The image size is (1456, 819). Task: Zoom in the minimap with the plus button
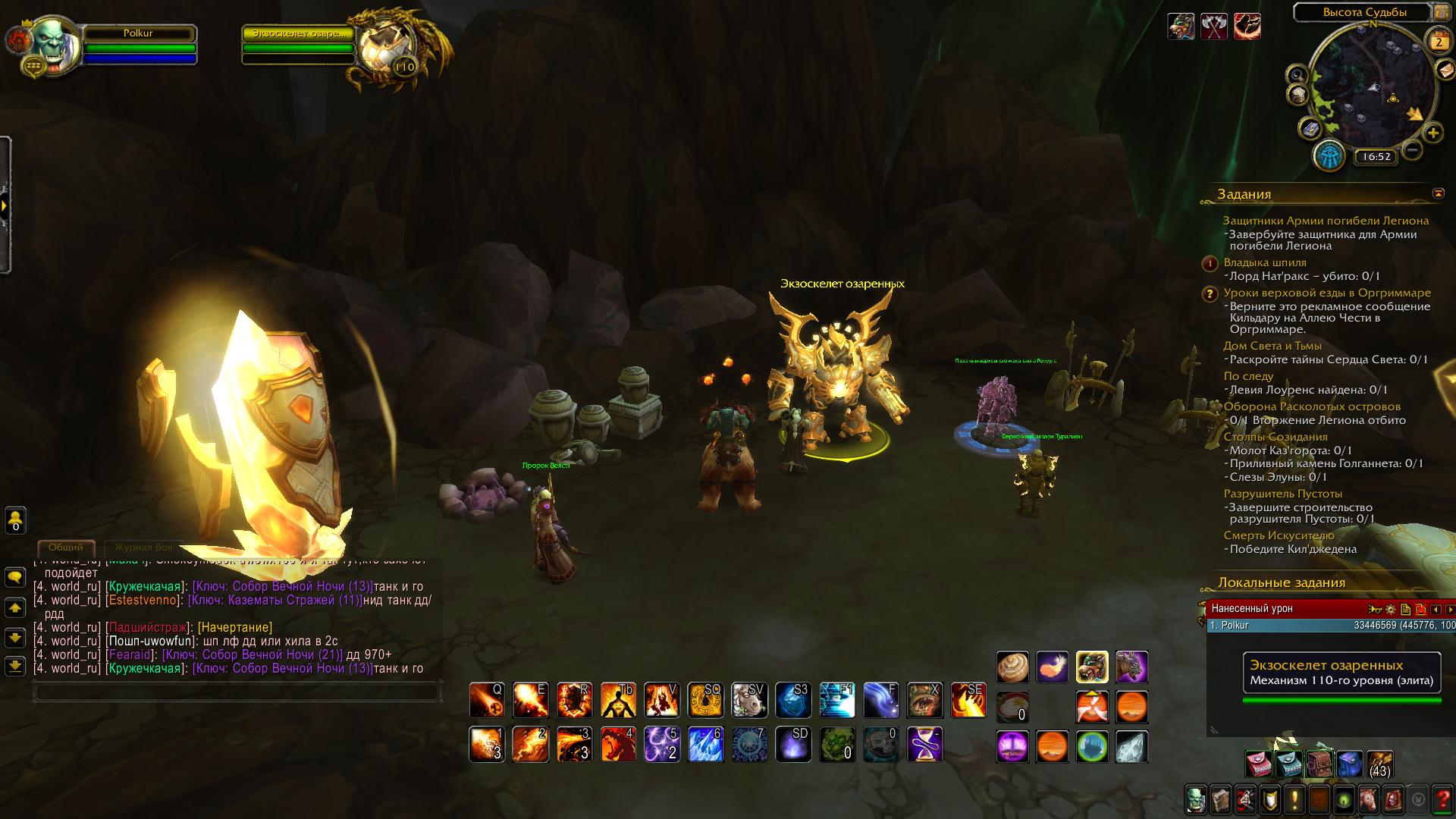coord(1432,133)
